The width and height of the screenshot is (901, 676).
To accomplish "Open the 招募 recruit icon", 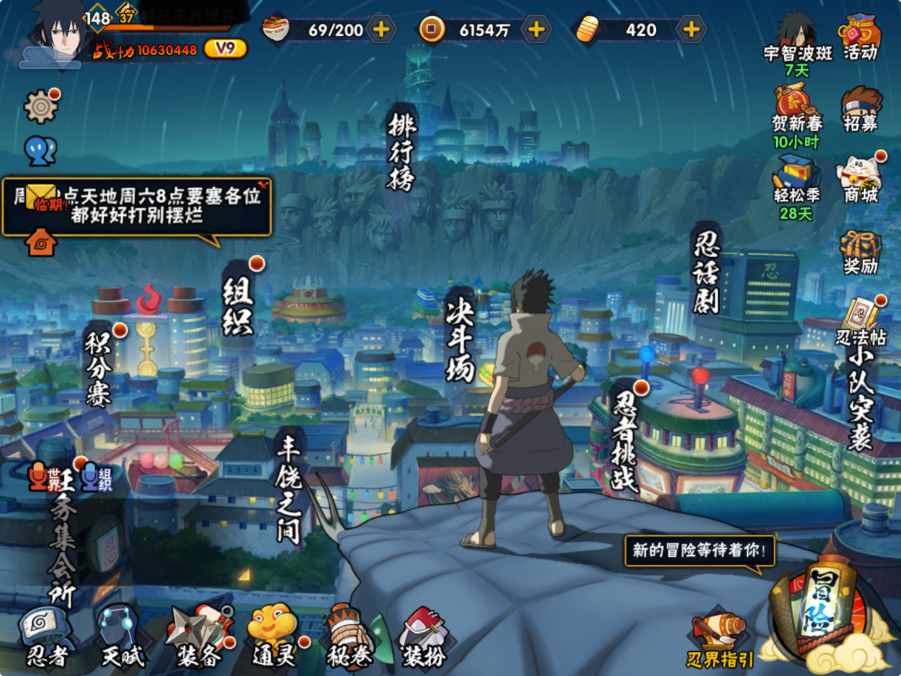I will pyautogui.click(x=860, y=108).
